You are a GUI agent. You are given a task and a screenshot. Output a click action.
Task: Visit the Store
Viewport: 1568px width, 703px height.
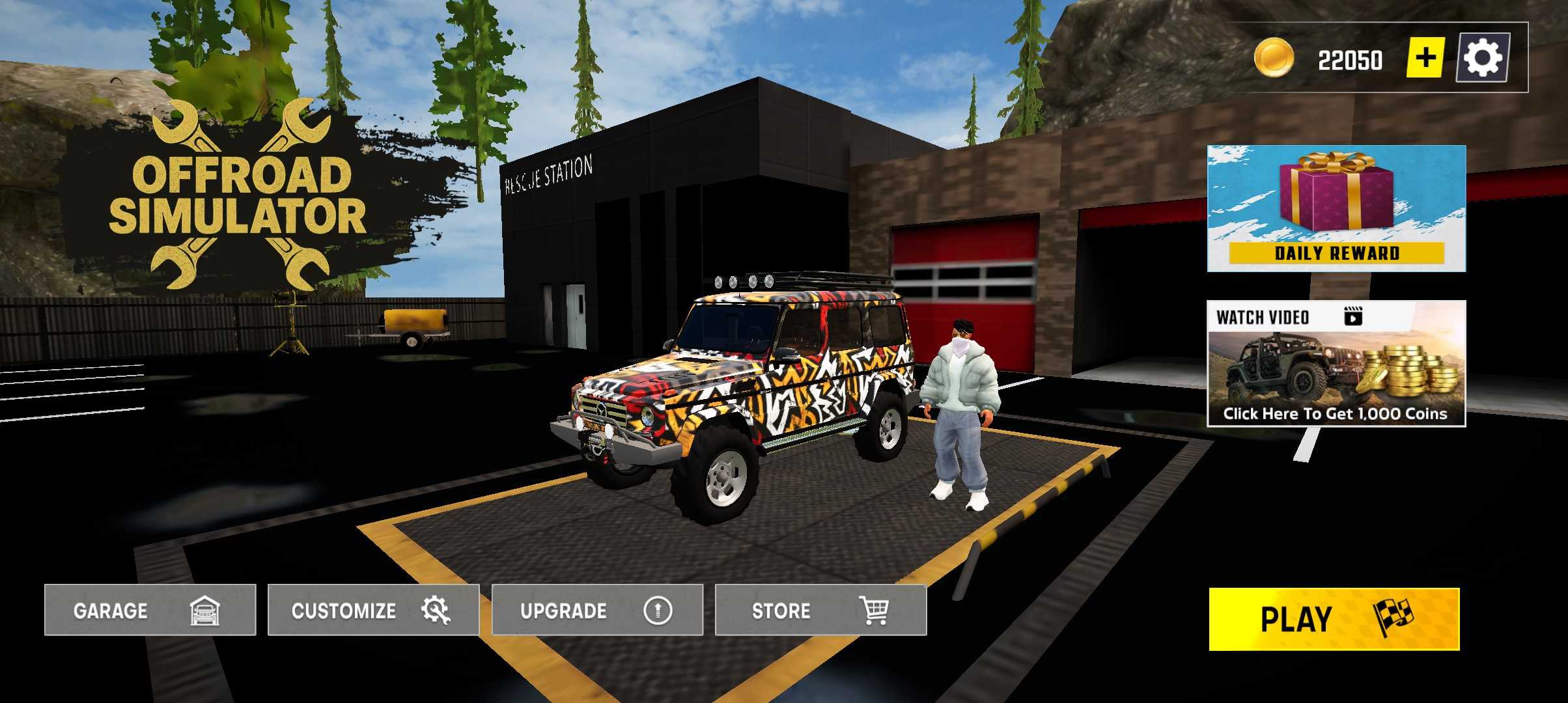pos(820,610)
